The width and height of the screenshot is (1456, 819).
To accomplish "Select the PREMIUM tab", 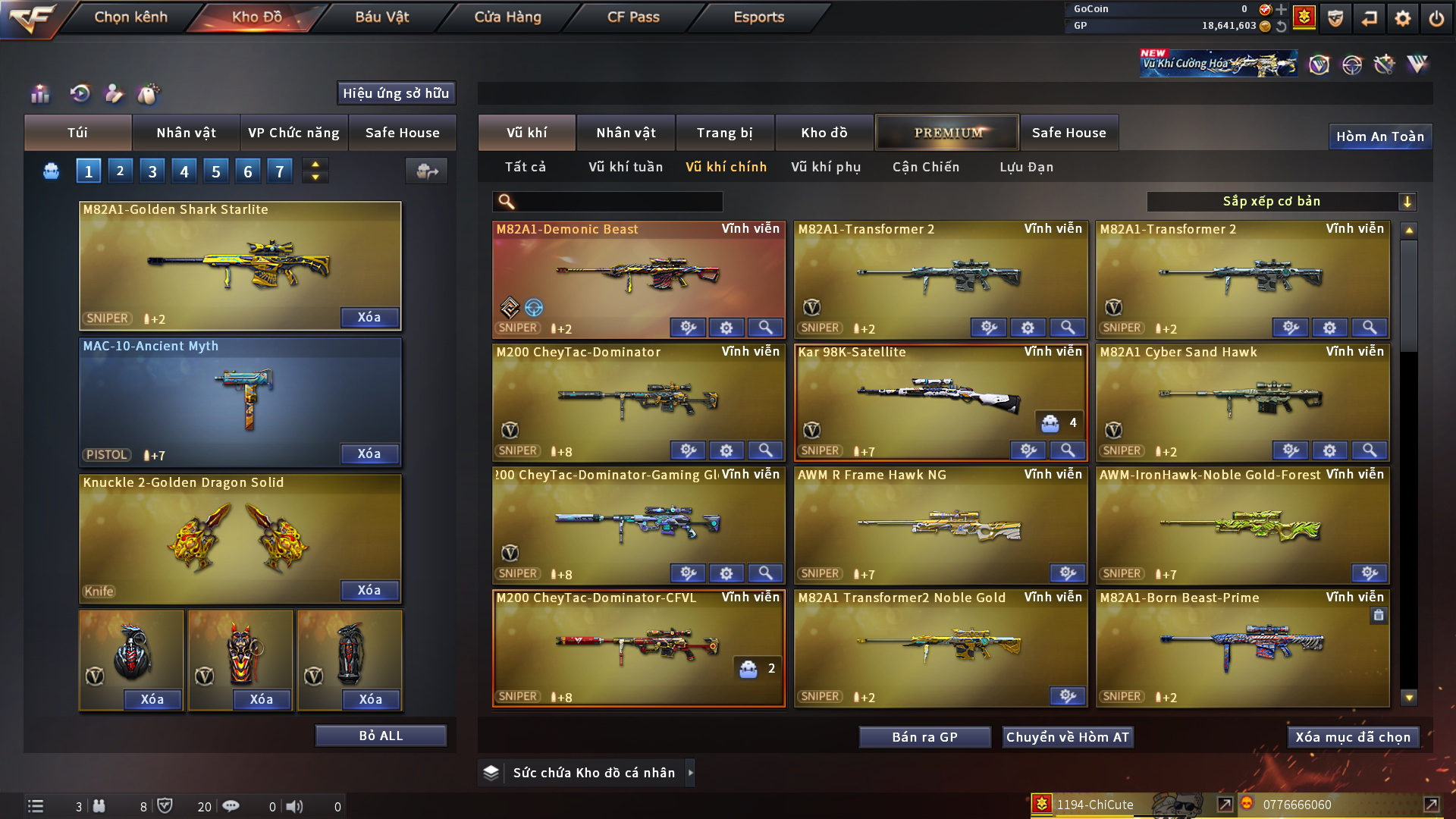I will (x=948, y=133).
